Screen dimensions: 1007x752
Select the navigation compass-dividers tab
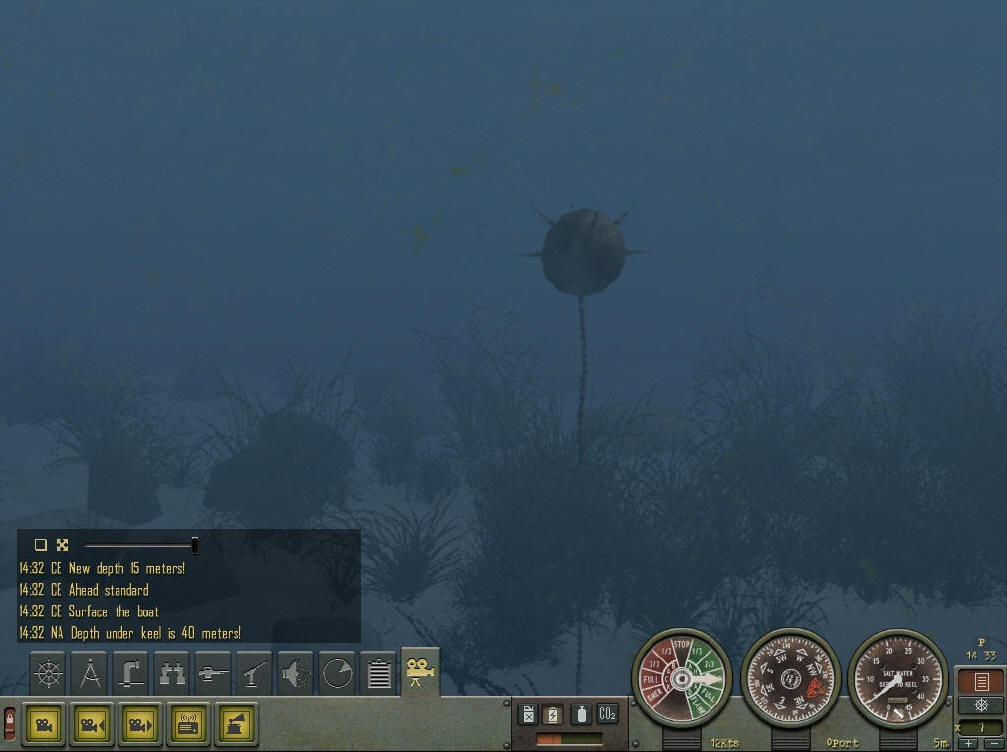pyautogui.click(x=90, y=674)
